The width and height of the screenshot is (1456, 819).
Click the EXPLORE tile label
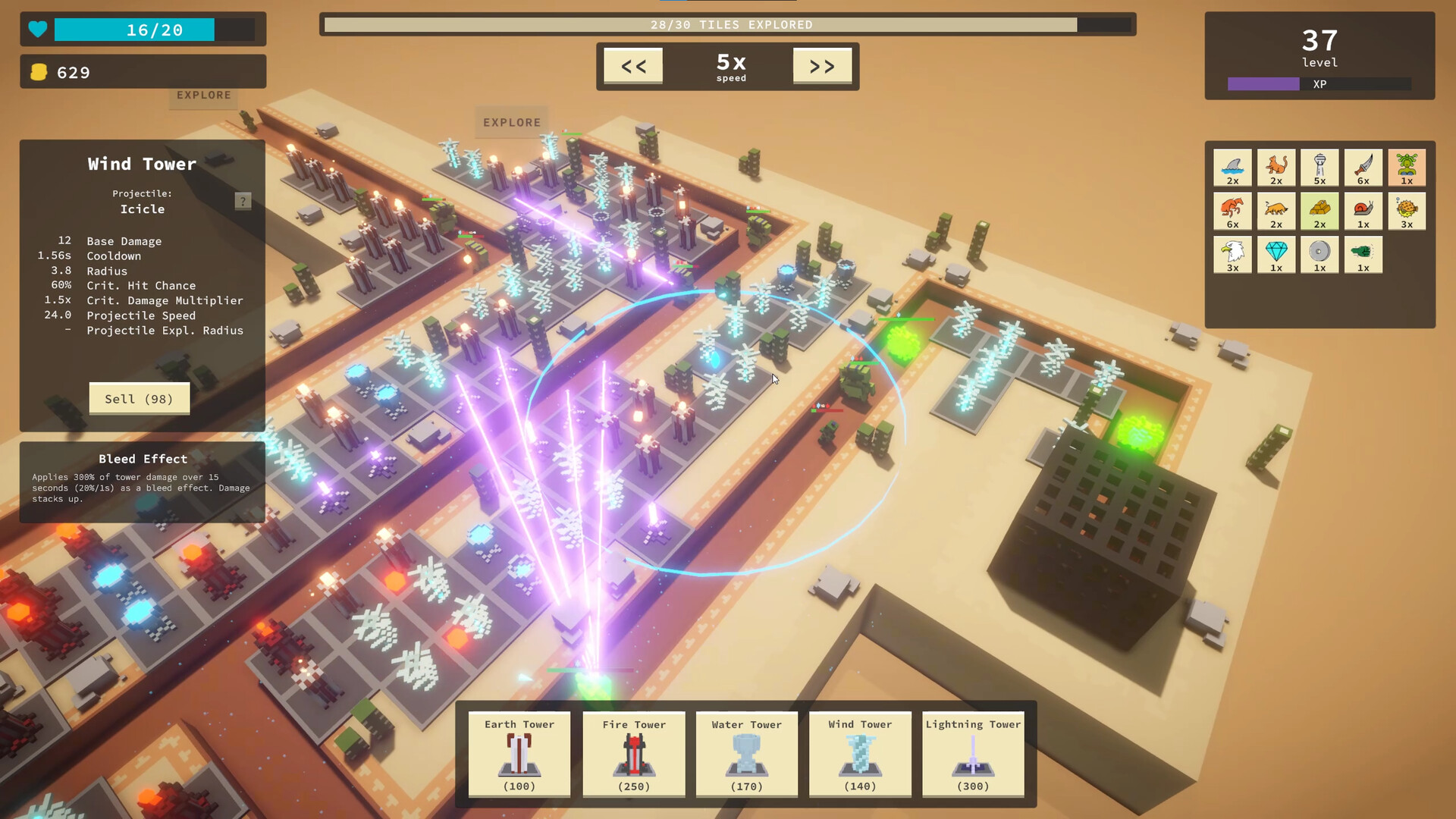[512, 122]
